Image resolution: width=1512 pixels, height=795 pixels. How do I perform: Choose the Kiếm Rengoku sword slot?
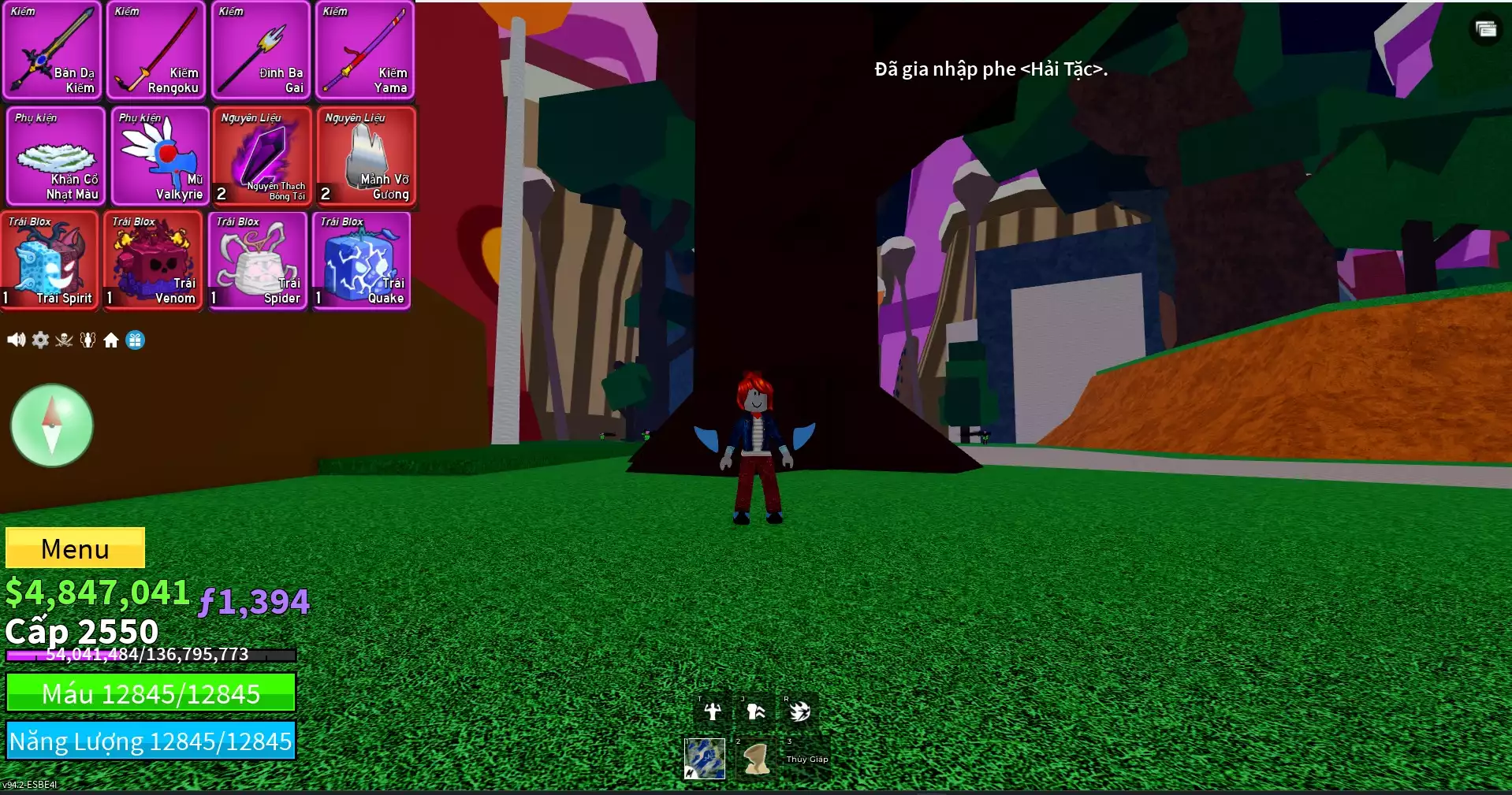tap(156, 50)
